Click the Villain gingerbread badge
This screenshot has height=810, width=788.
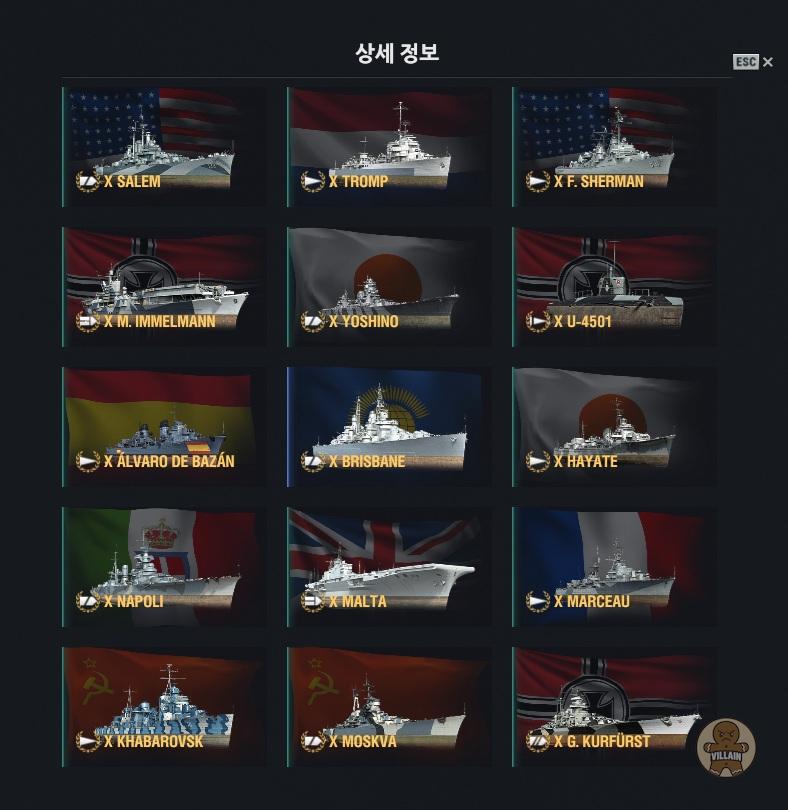pyautogui.click(x=726, y=747)
